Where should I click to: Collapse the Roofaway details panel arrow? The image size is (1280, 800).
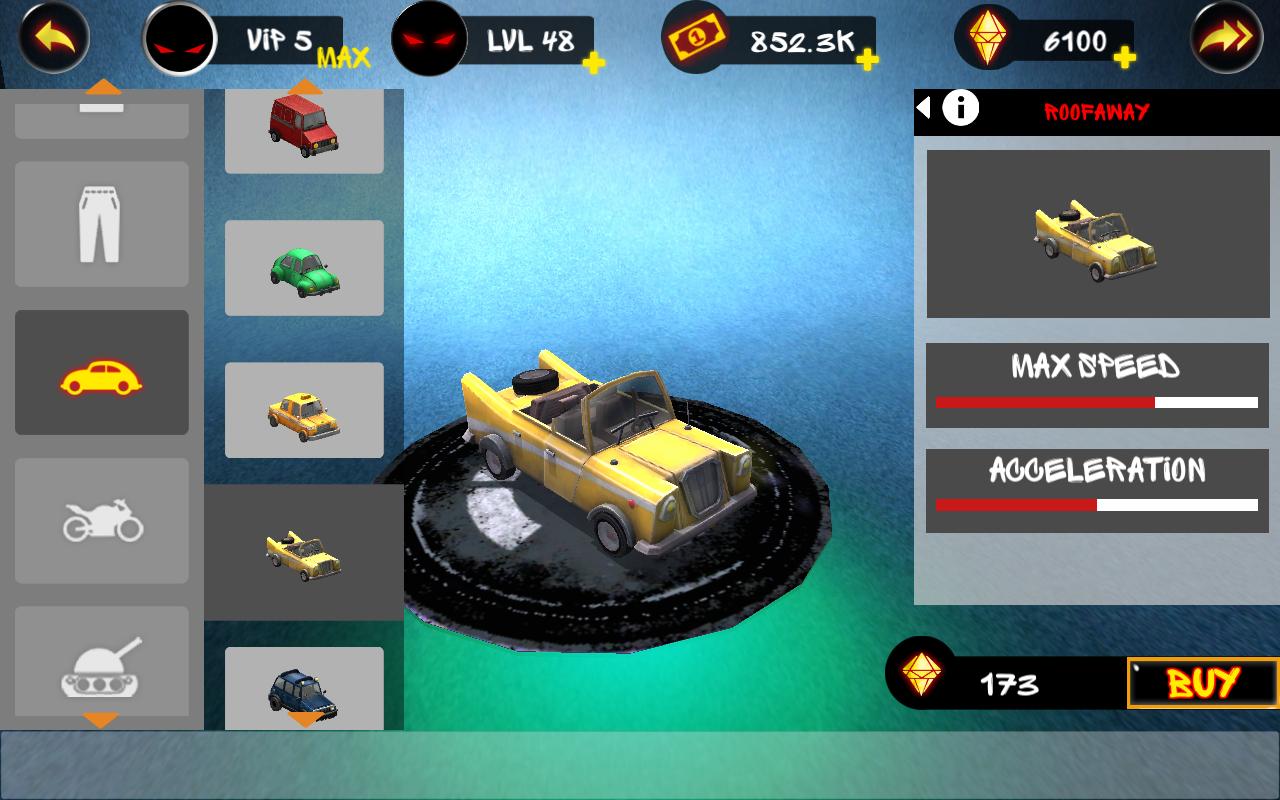[x=924, y=107]
